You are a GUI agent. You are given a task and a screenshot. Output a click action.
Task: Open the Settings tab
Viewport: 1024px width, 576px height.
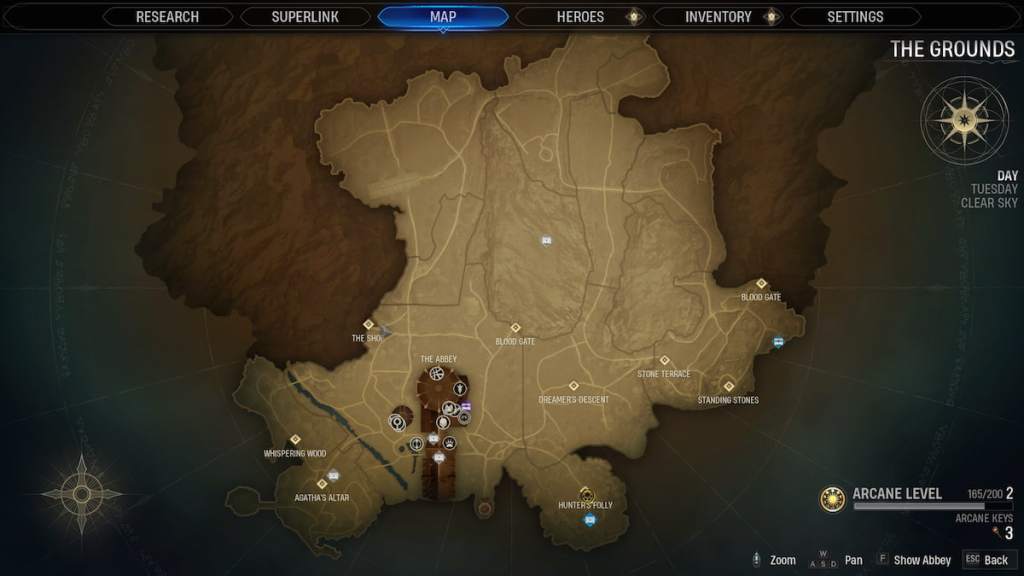click(x=855, y=17)
